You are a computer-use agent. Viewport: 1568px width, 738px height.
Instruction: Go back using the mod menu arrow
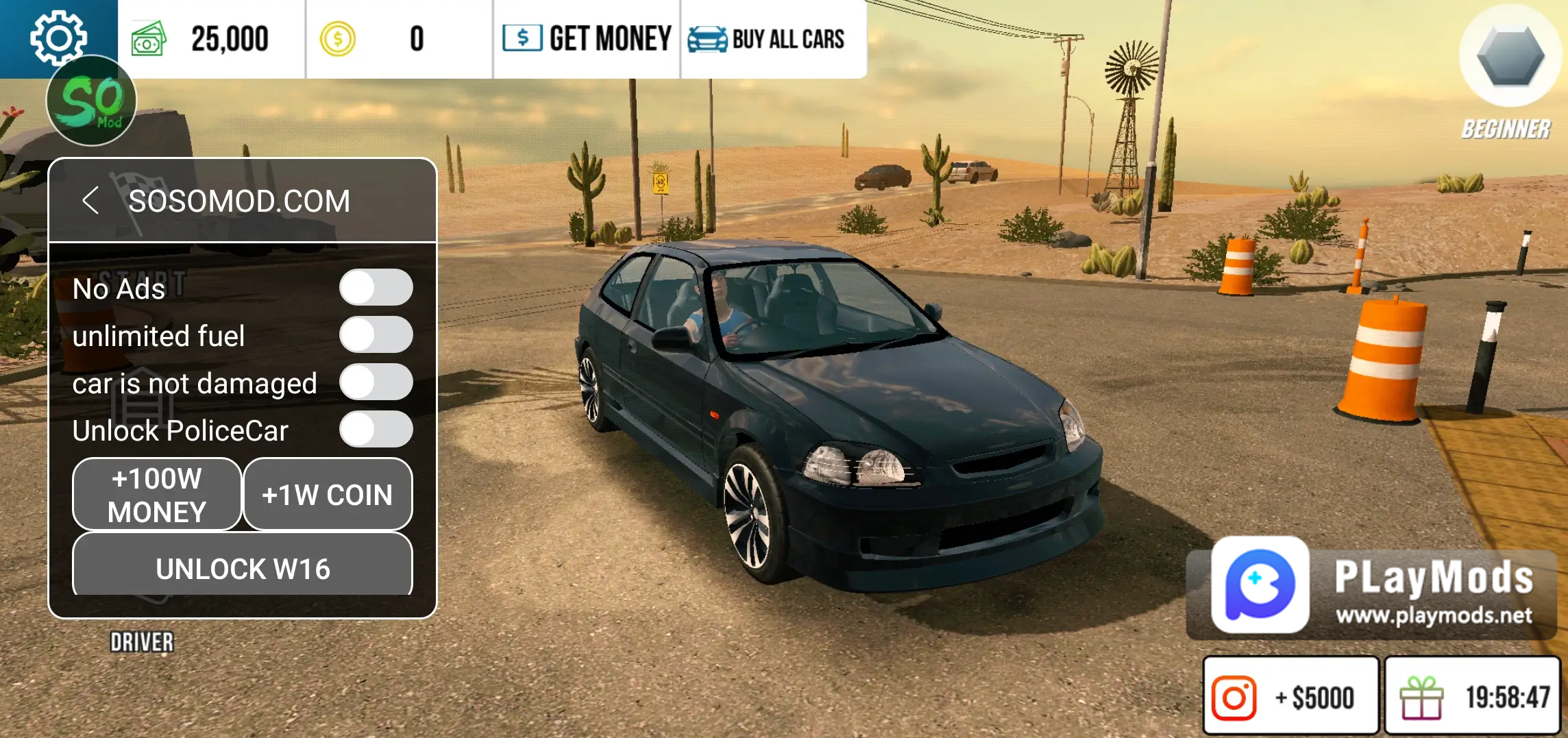(90, 201)
